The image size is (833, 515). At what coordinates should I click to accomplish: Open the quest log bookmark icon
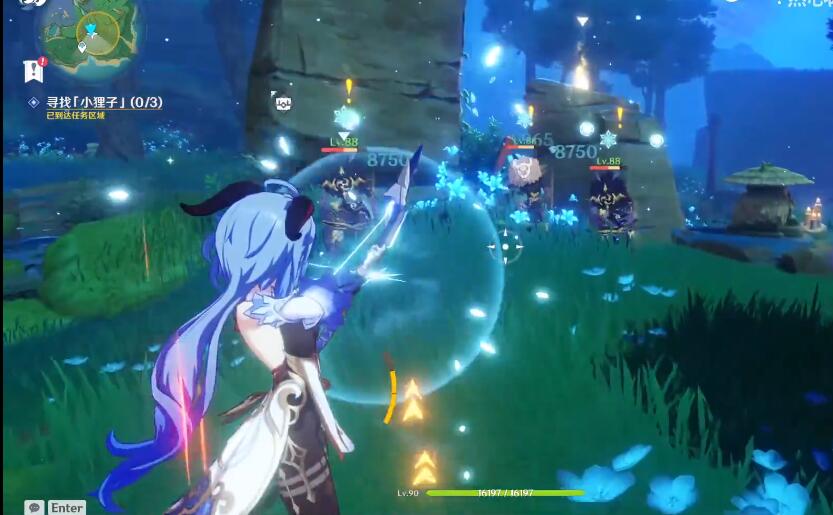coord(33,70)
